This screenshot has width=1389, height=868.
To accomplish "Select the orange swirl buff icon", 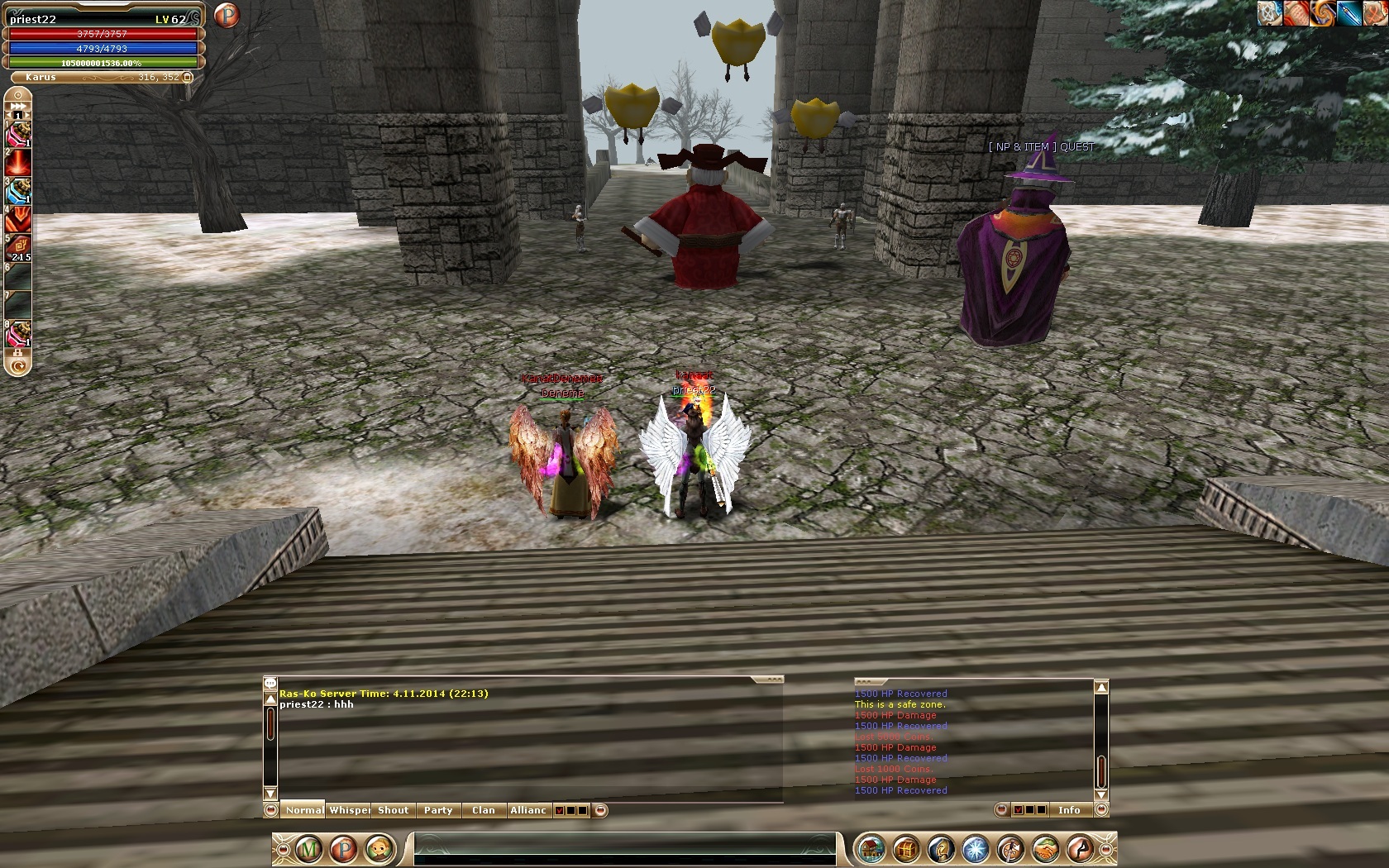I will tap(1323, 13).
